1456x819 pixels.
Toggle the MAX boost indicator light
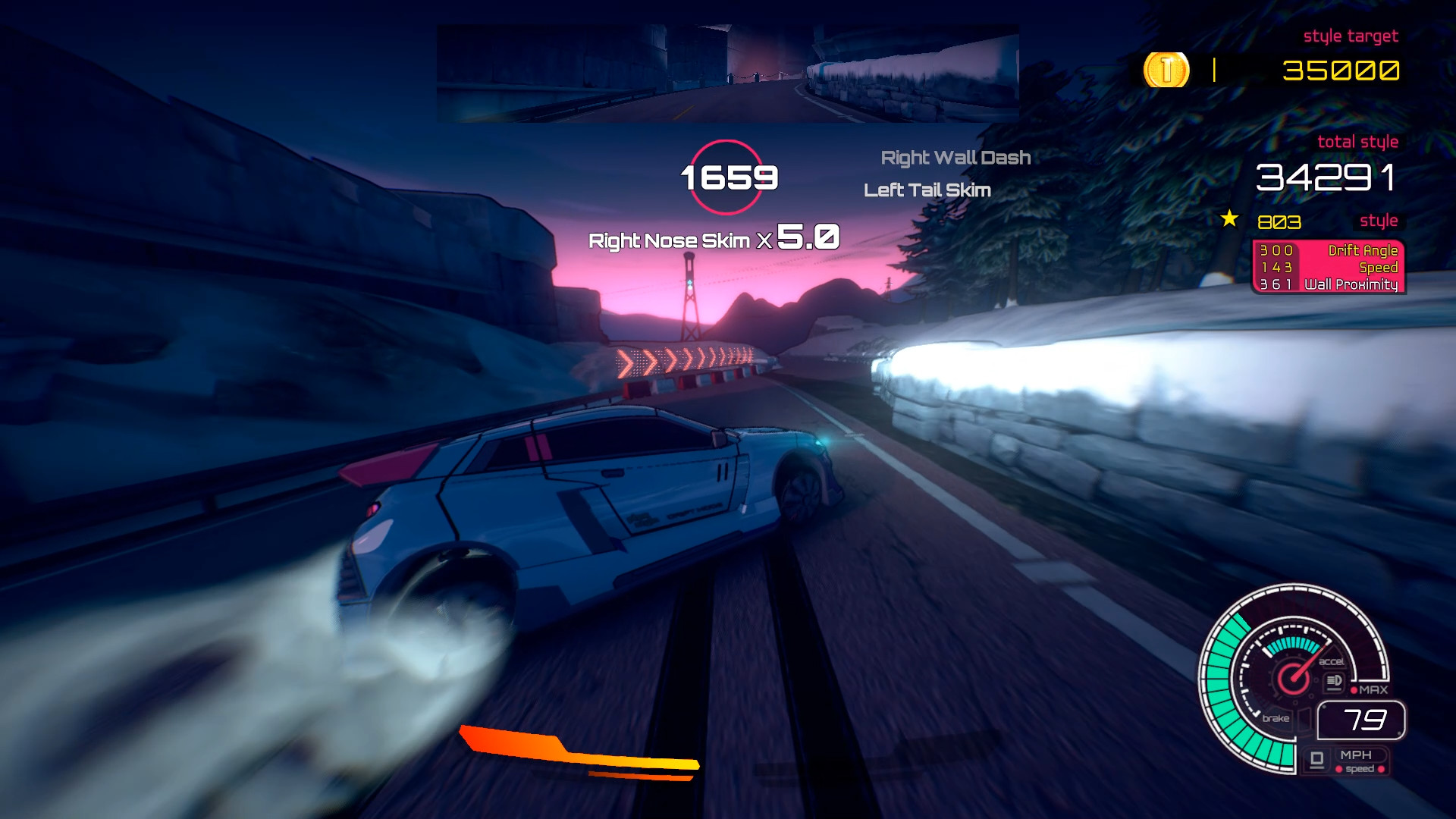(x=1354, y=690)
